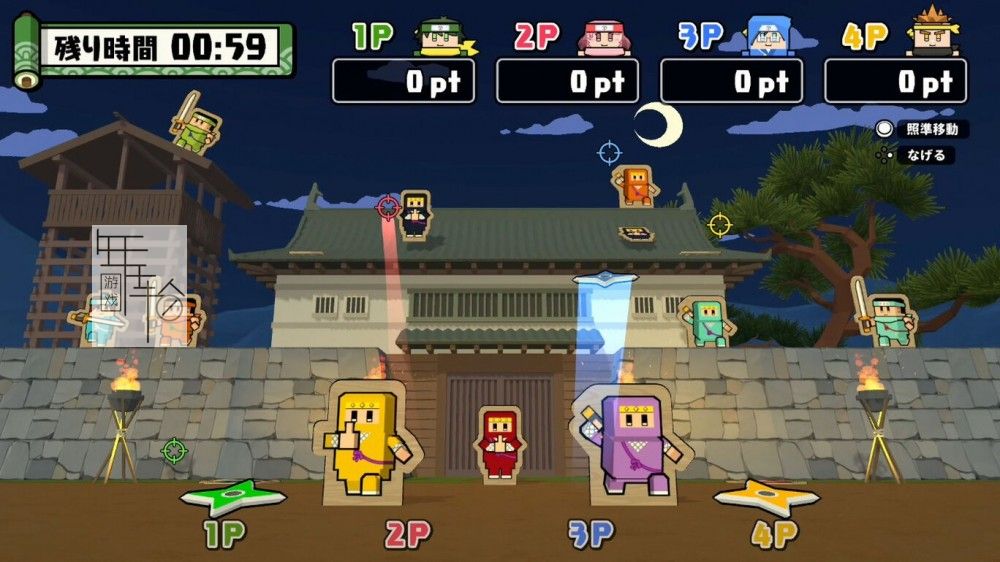Click the 4P spiky-haired ninja portrait
This screenshot has width=1000, height=562.
[x=931, y=34]
